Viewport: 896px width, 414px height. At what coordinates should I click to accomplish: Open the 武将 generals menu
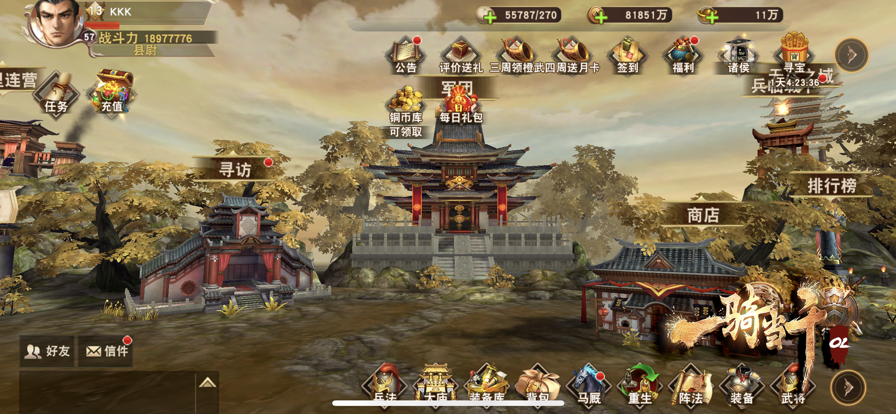(792, 386)
